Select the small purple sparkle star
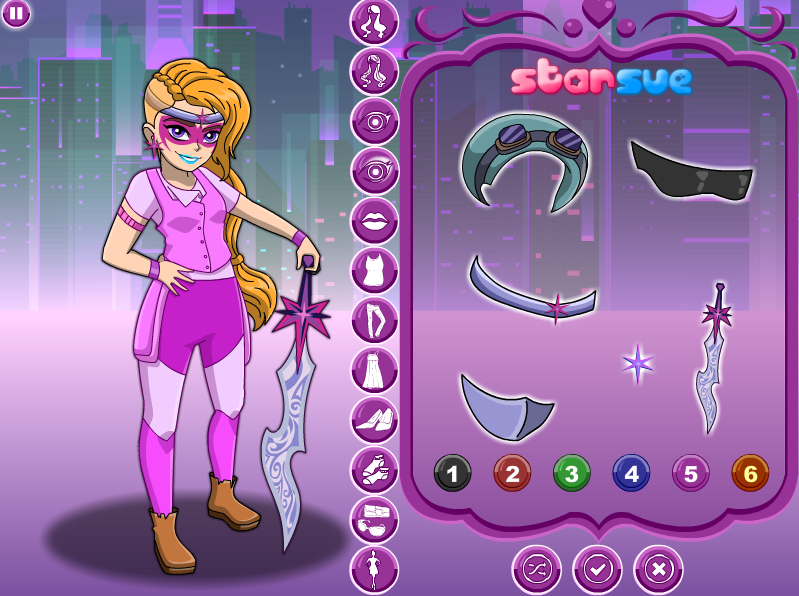This screenshot has height=596, width=799. tap(637, 363)
